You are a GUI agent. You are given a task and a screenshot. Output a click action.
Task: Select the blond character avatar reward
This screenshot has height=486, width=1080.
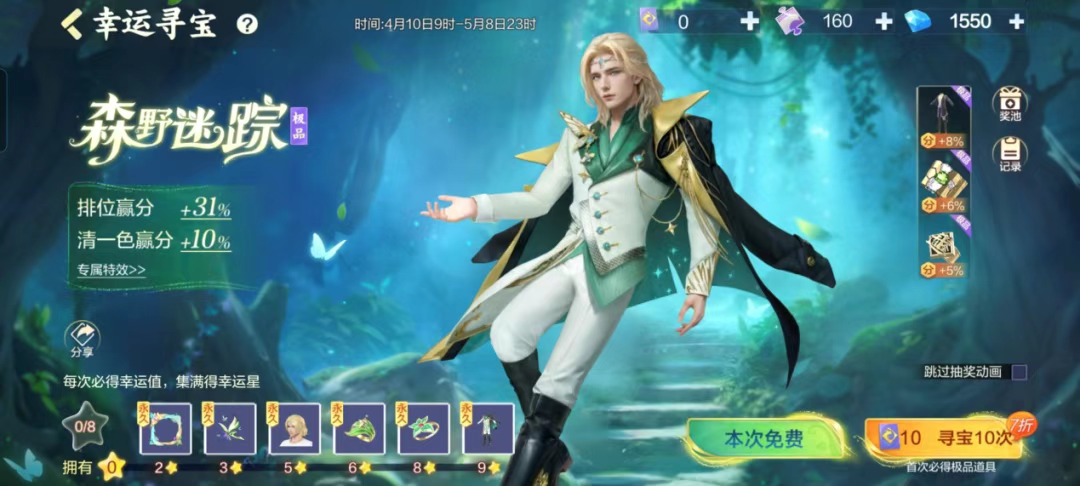click(295, 428)
